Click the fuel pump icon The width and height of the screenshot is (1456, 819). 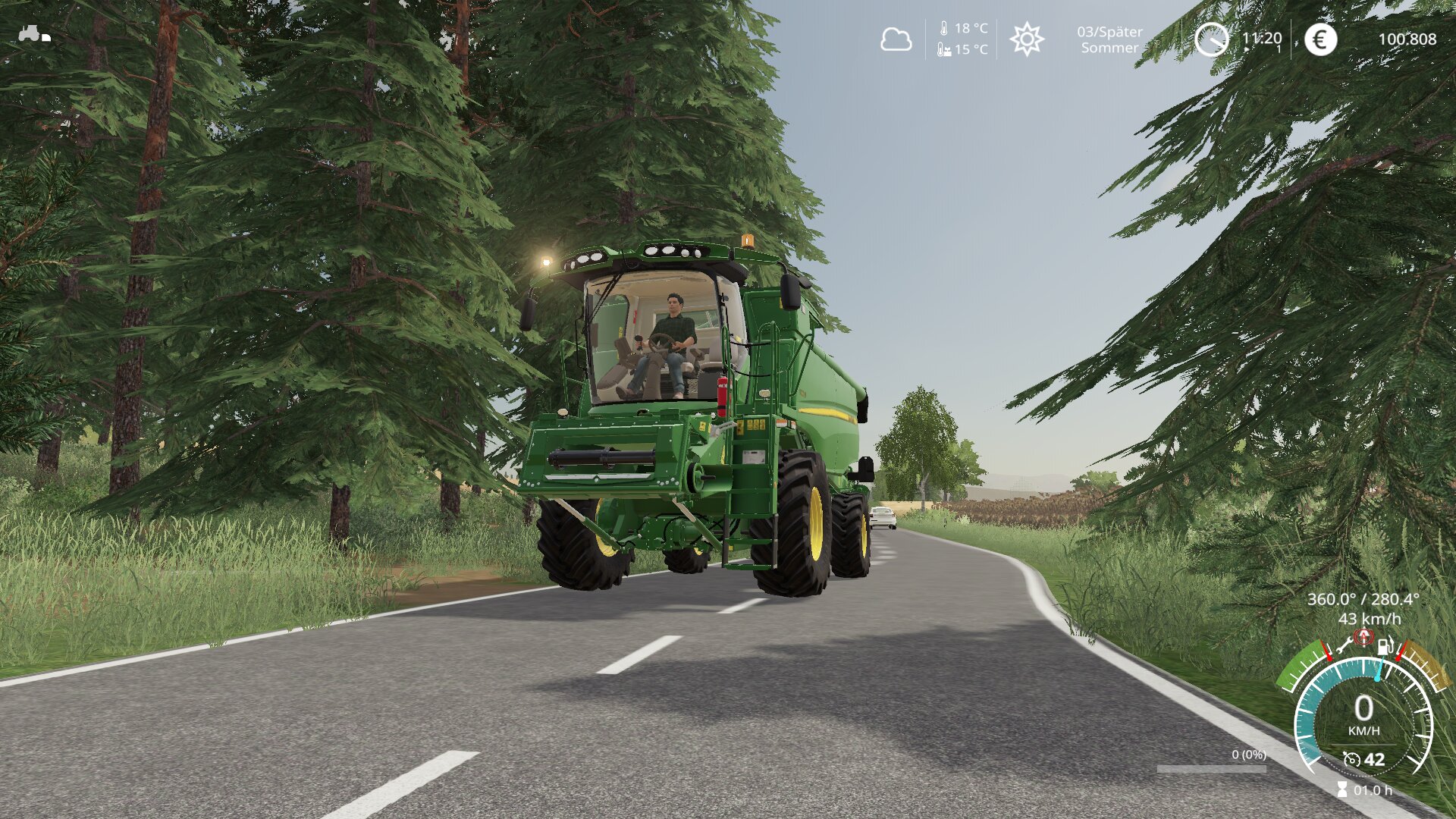[1385, 645]
